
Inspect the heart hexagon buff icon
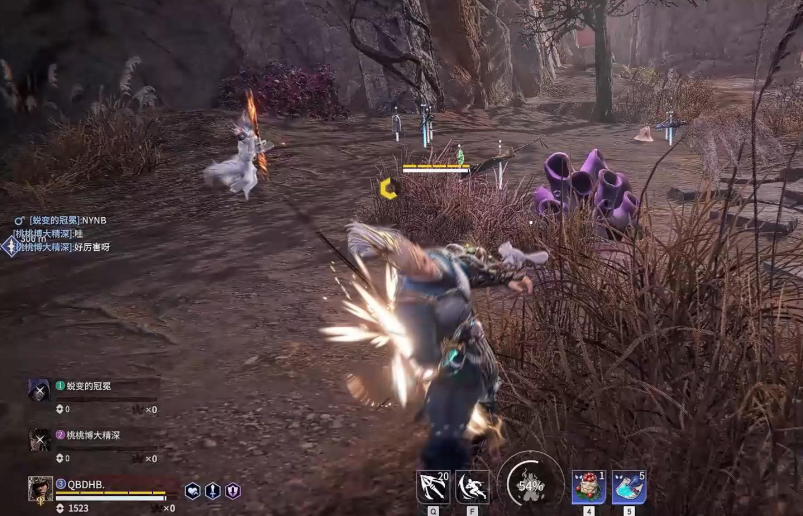pyautogui.click(x=193, y=491)
